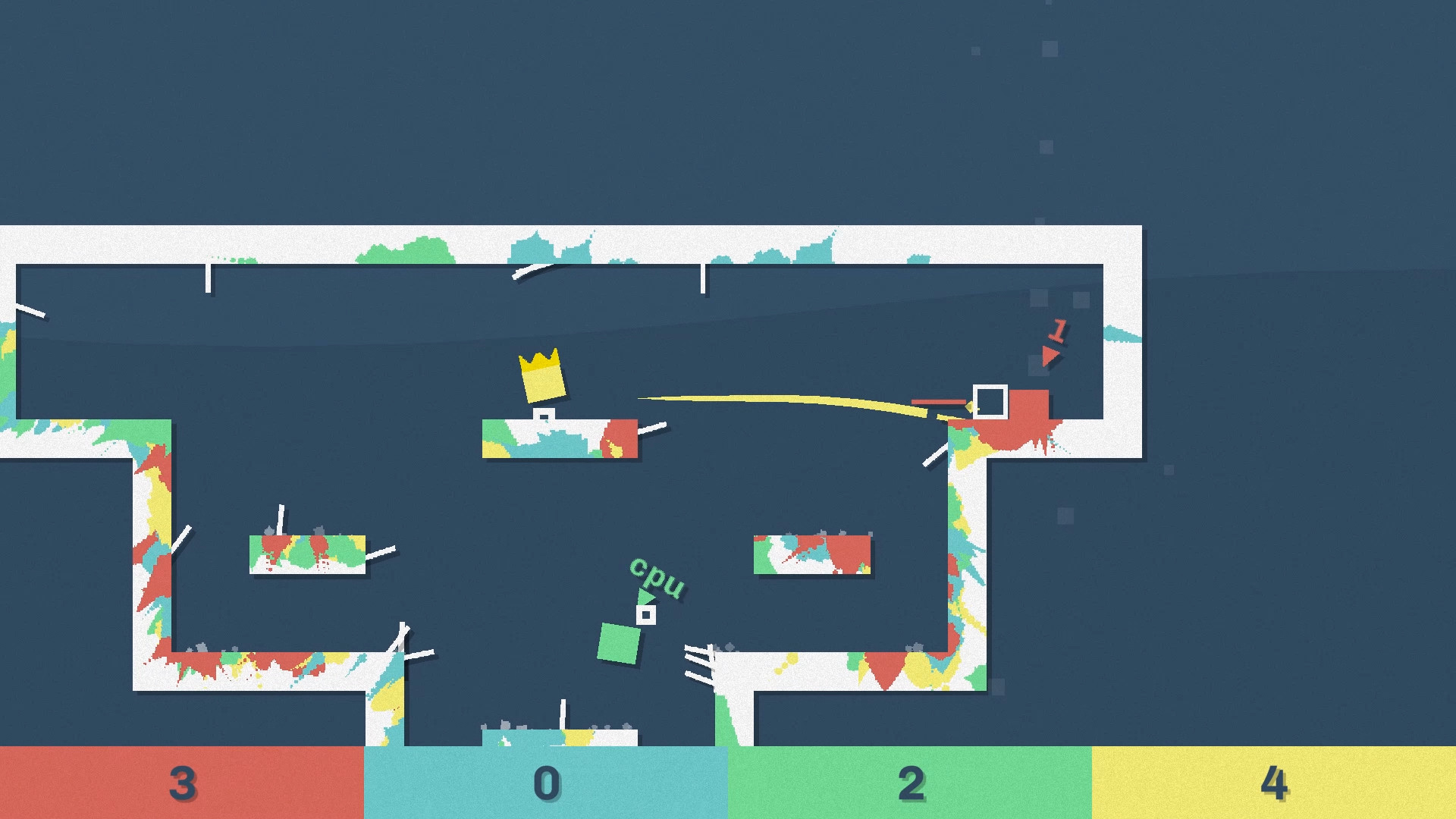Select the green score tab showing 2
This screenshot has height=819, width=1456.
(910, 783)
